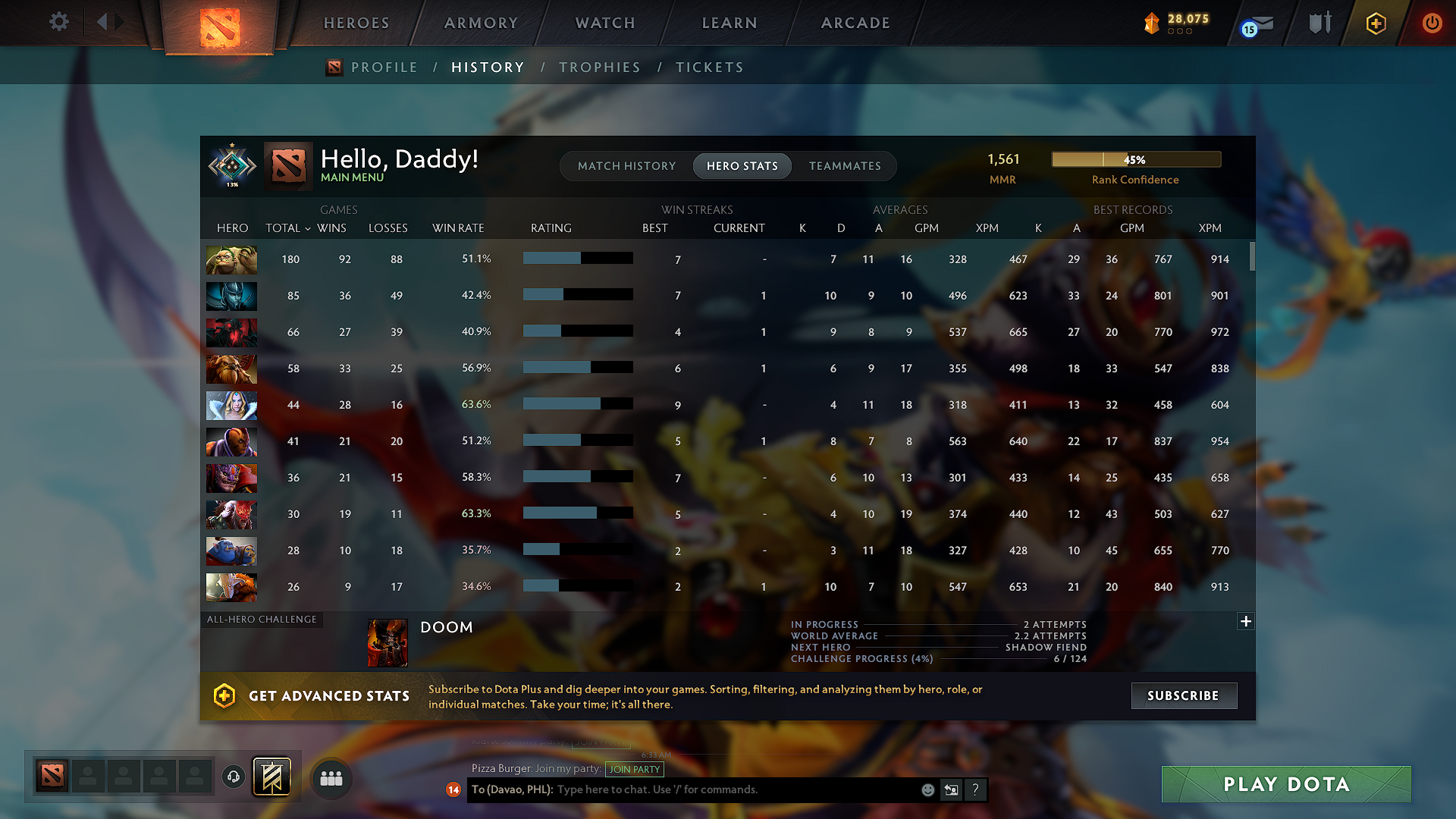Viewport: 1456px width, 819px height.
Task: Click the Rank Confidence progress bar
Action: pyautogui.click(x=1135, y=159)
